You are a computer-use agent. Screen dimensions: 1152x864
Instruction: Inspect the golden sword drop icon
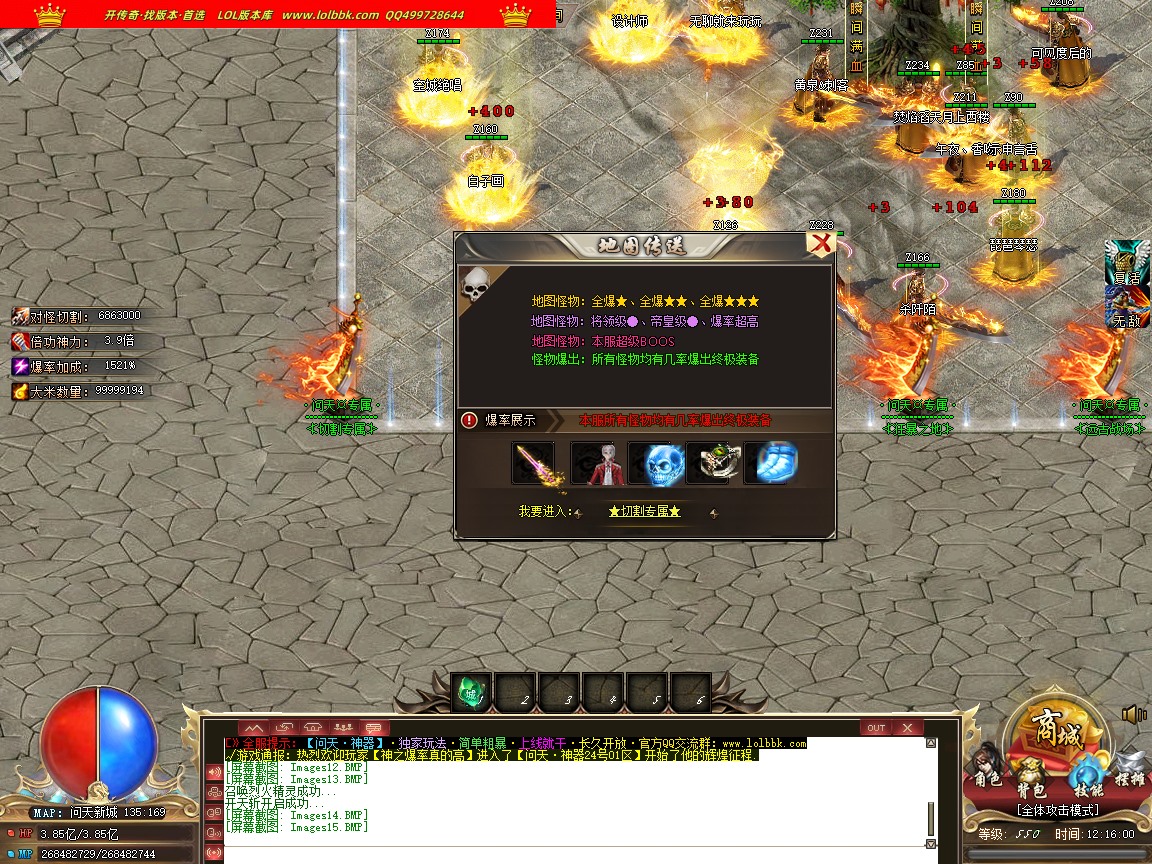pos(533,463)
